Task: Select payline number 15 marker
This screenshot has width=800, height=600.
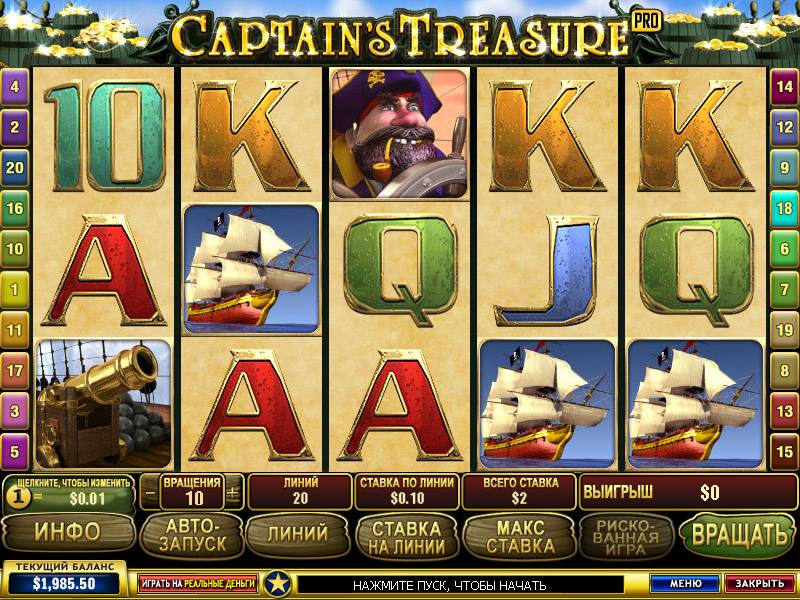Action: pos(785,451)
